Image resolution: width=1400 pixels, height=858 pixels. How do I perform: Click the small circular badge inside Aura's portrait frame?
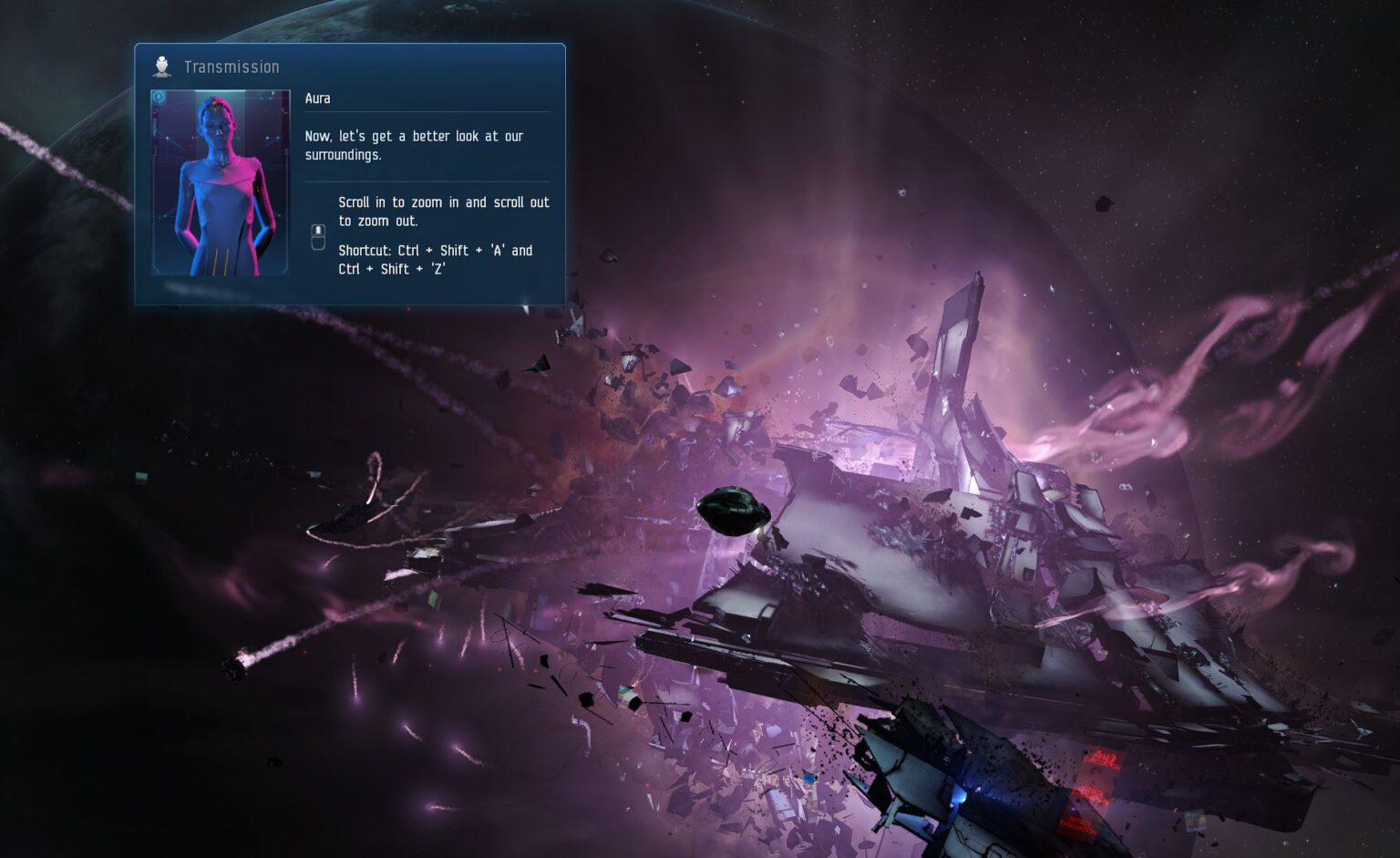(x=160, y=97)
